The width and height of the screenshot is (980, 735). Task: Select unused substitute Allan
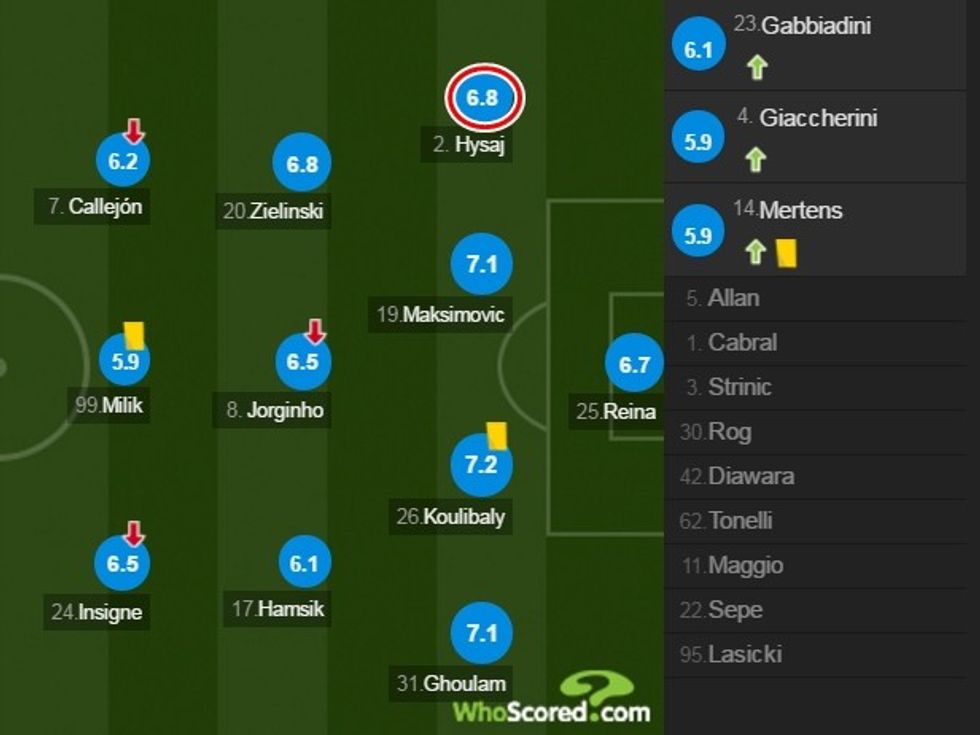coord(733,298)
